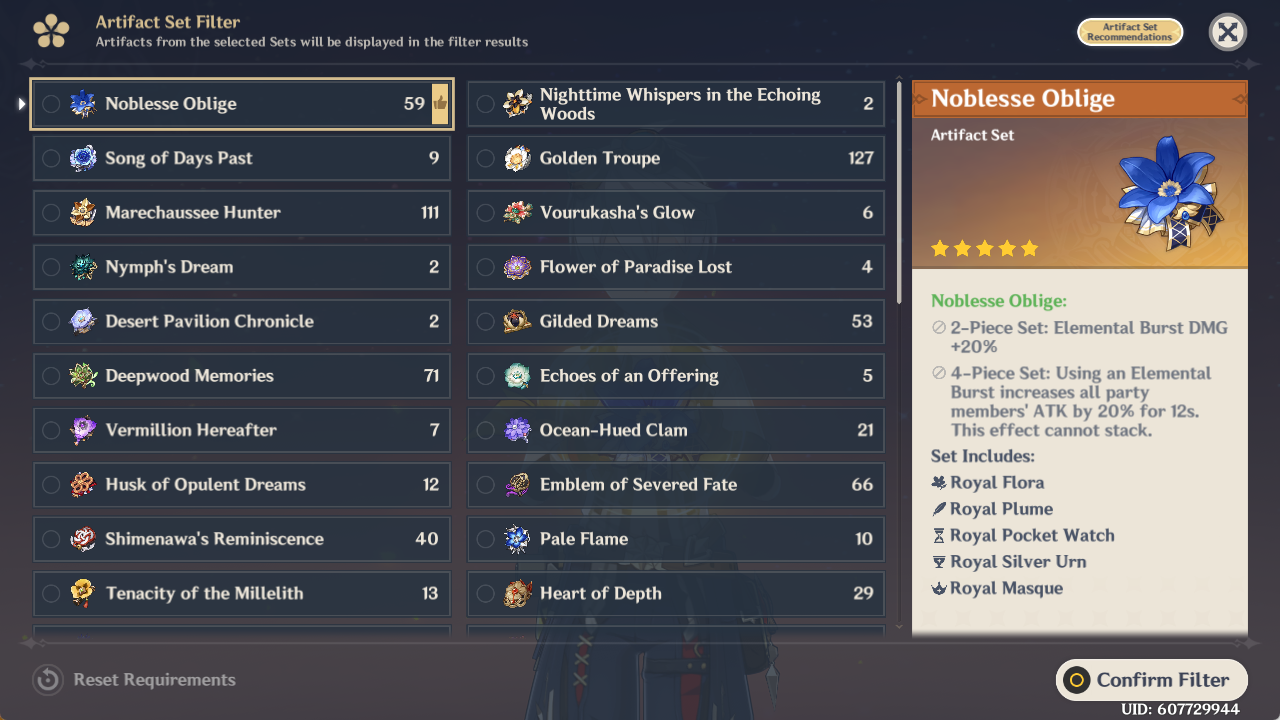Select the Noblesse Oblige artifact set
This screenshot has height=720, width=1280.
[240, 104]
